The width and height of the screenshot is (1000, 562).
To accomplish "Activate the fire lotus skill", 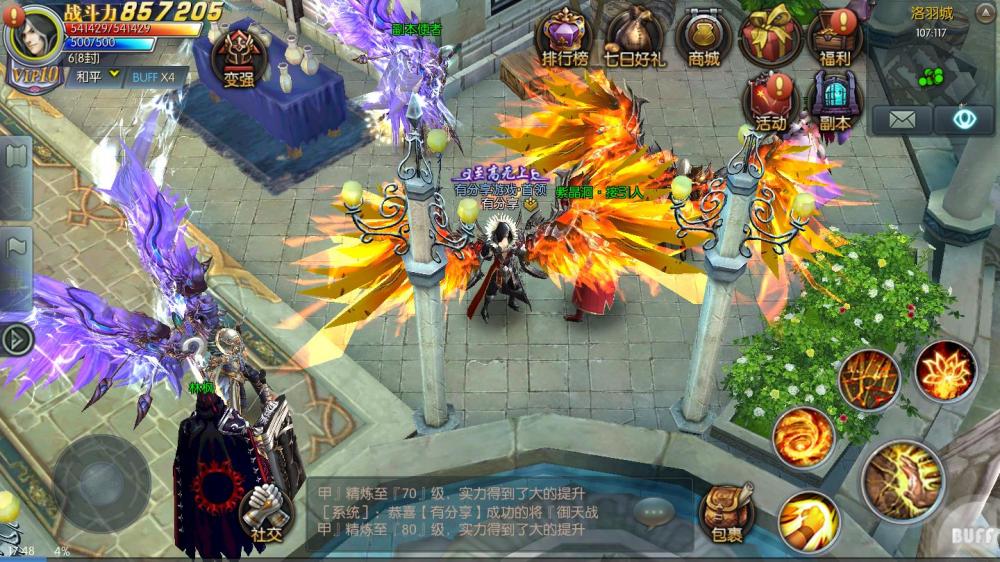I will (x=945, y=371).
